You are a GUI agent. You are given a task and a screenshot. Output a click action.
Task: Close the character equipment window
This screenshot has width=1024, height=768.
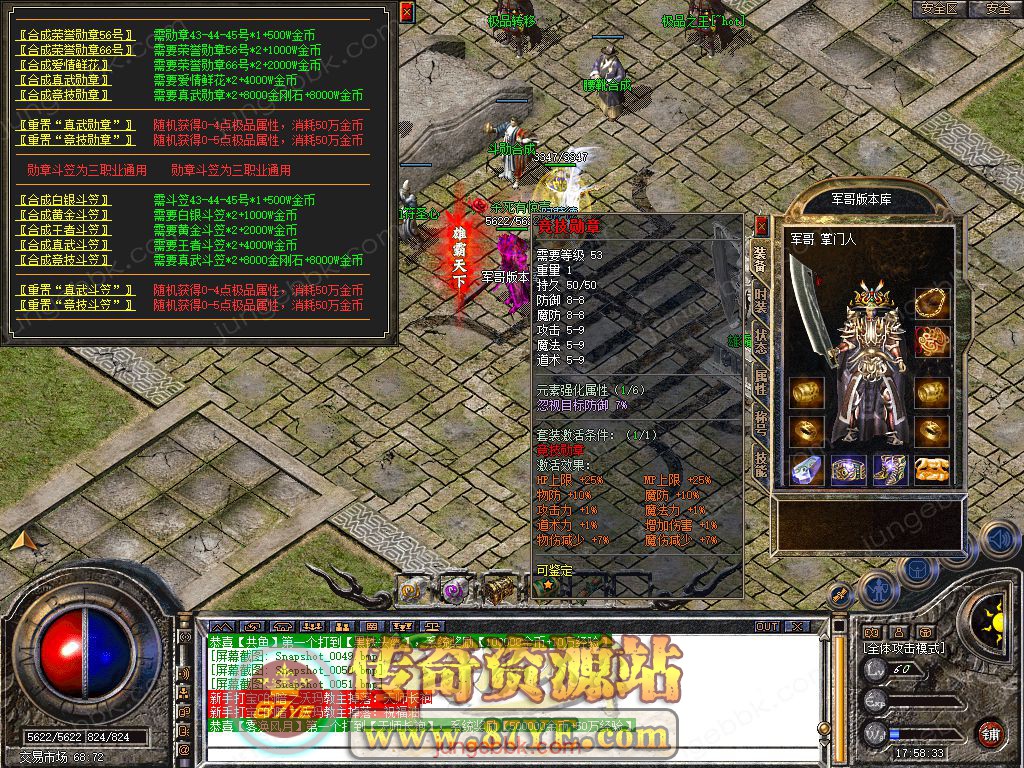point(761,225)
